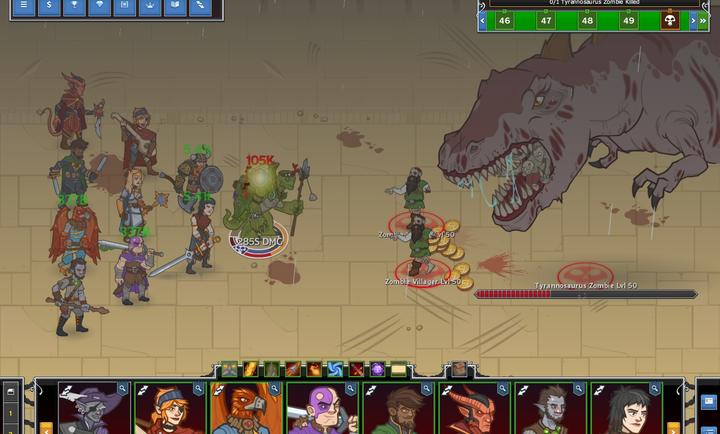Open the main menu hamburger button
The image size is (720, 434).
(23, 6)
